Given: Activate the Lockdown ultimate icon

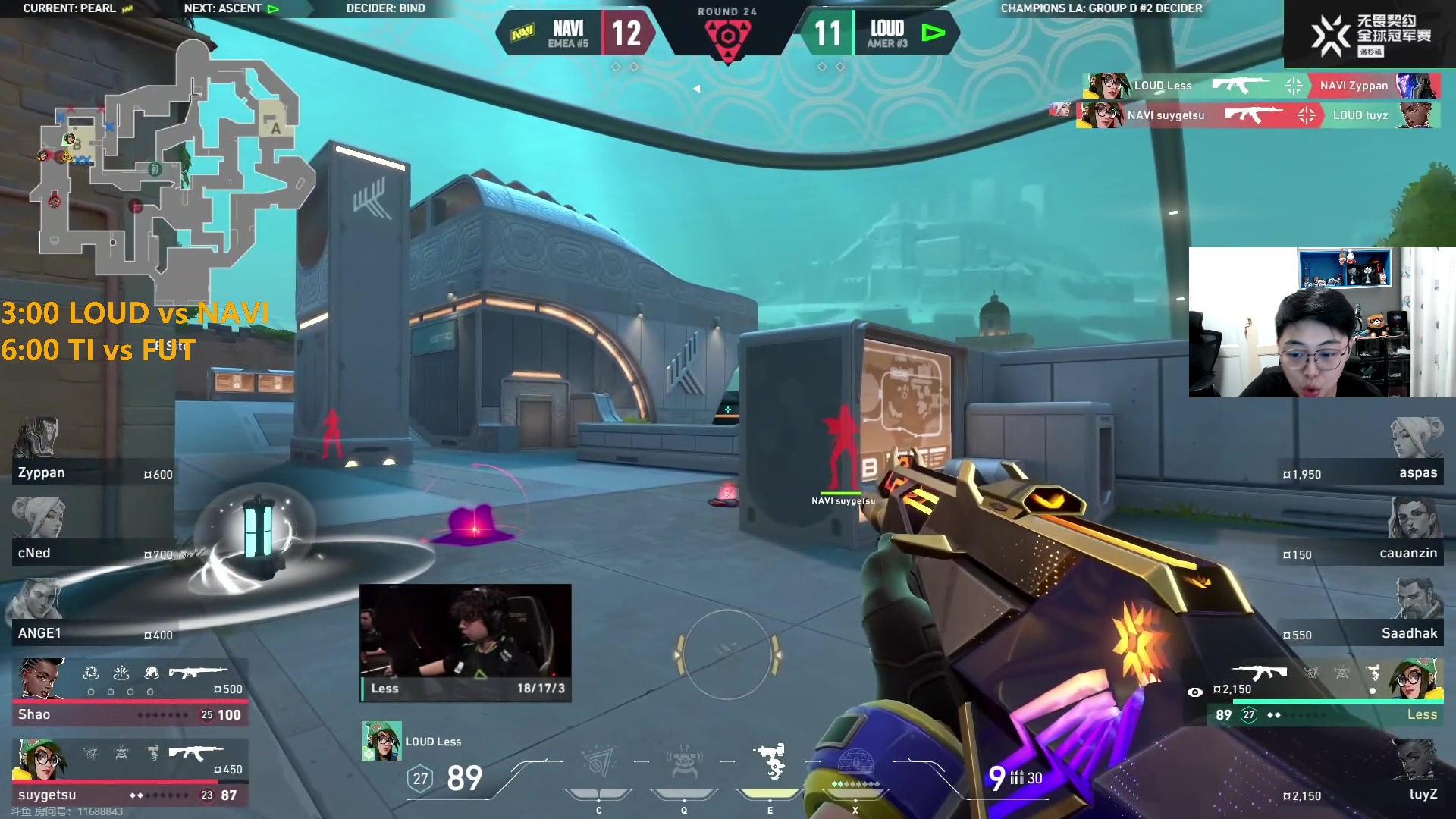Looking at the screenshot, I should (x=855, y=762).
